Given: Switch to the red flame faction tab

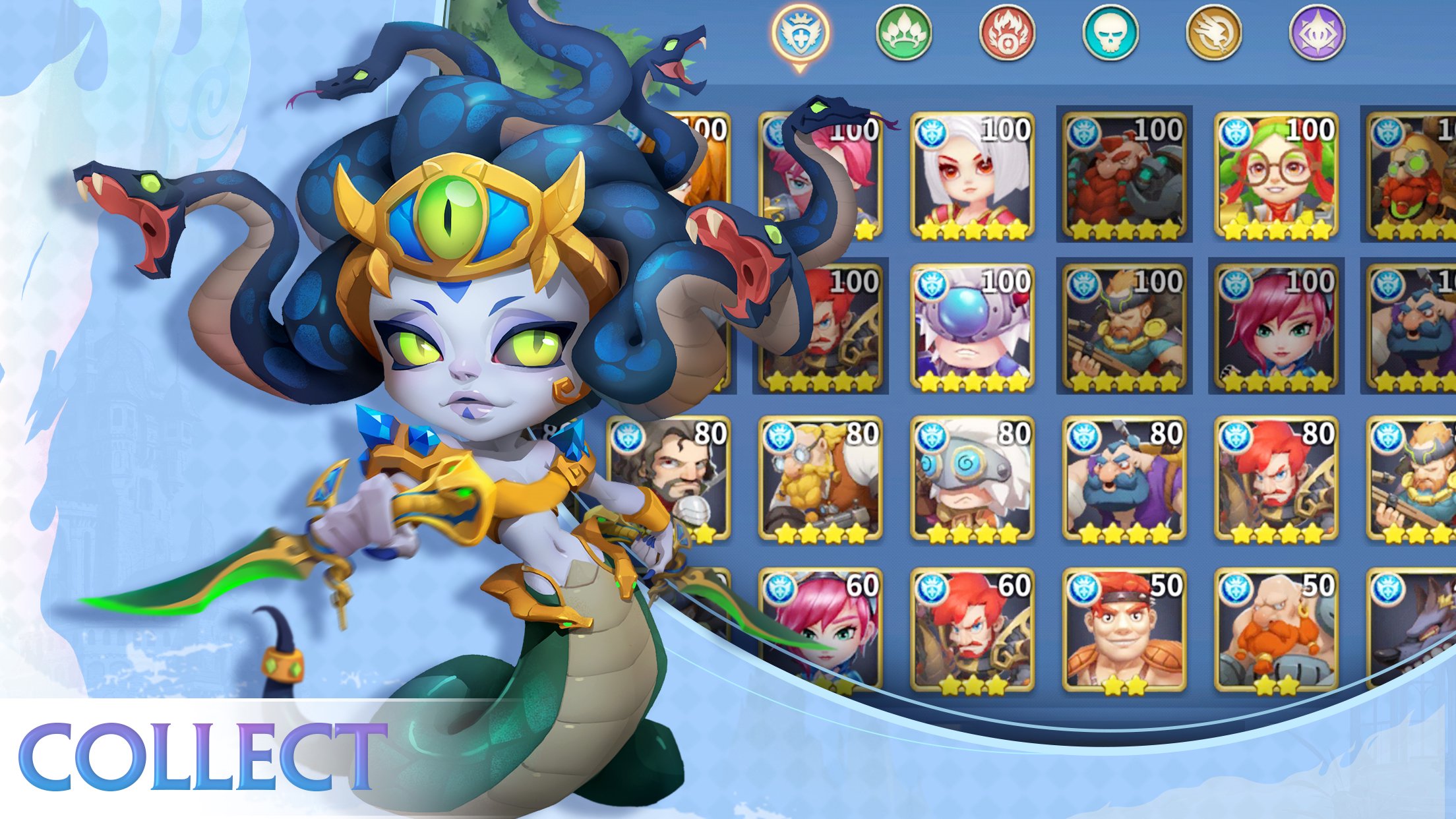Looking at the screenshot, I should [1007, 33].
